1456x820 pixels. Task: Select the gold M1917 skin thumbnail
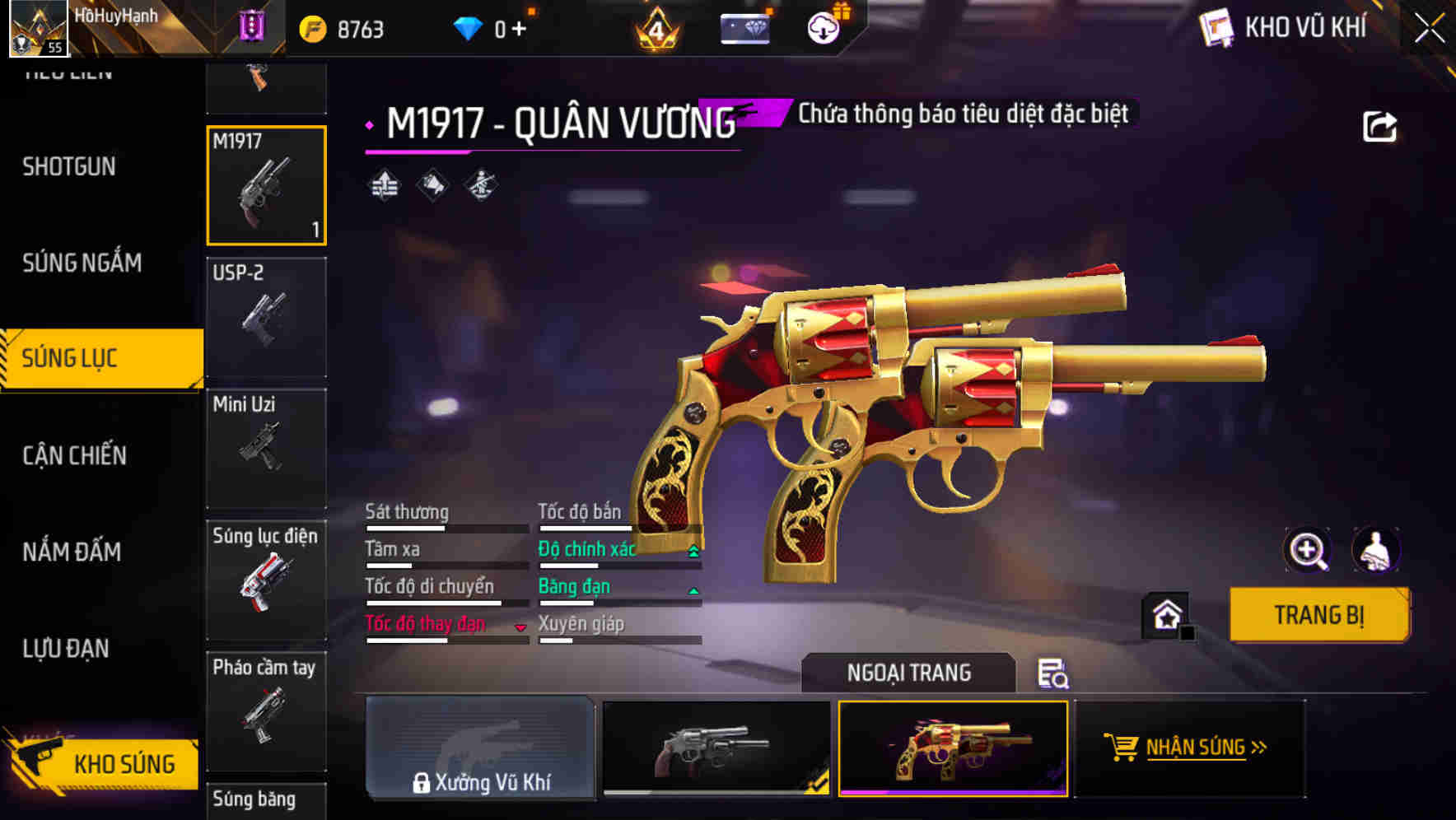coord(953,749)
